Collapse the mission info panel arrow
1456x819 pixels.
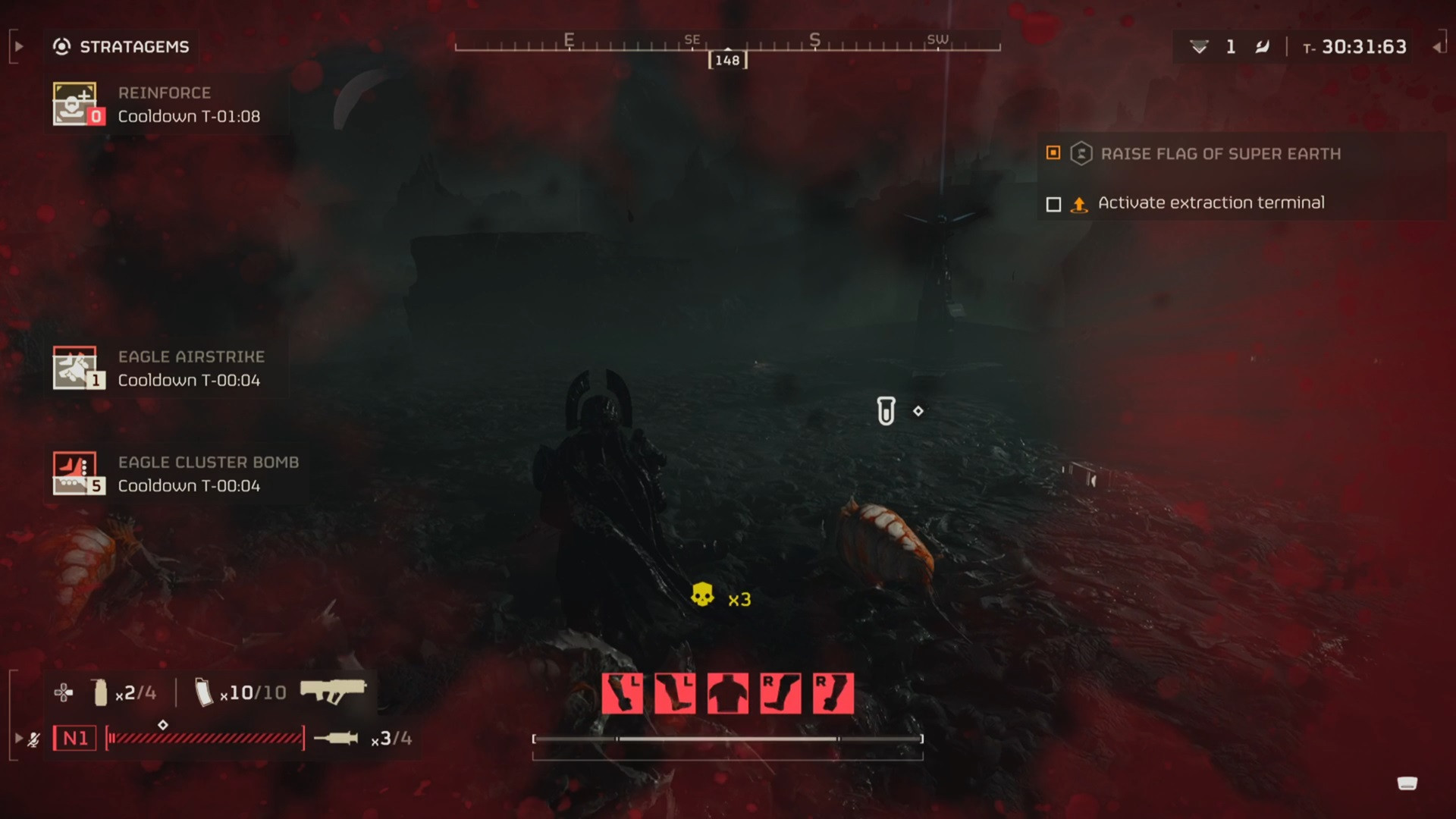coord(1436,47)
